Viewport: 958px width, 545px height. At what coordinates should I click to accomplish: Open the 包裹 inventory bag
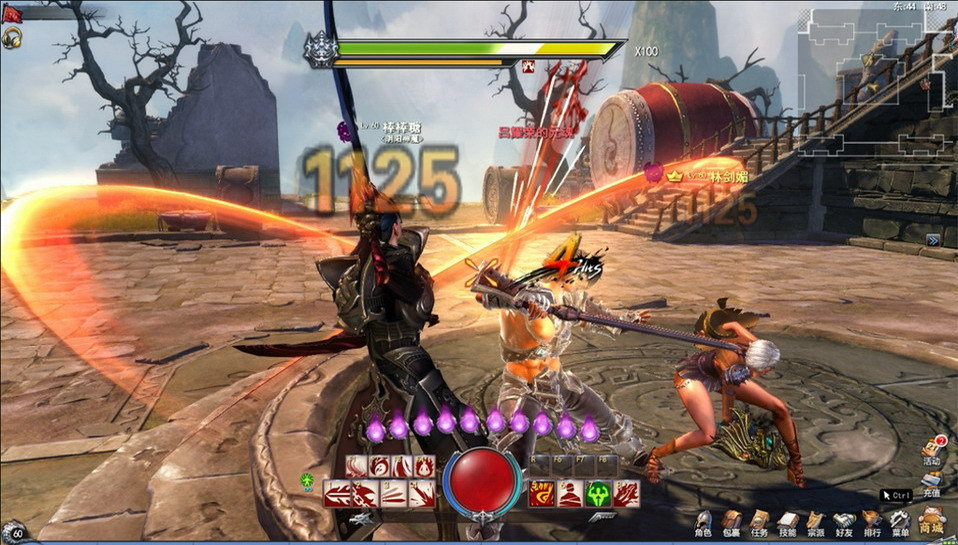(x=732, y=521)
